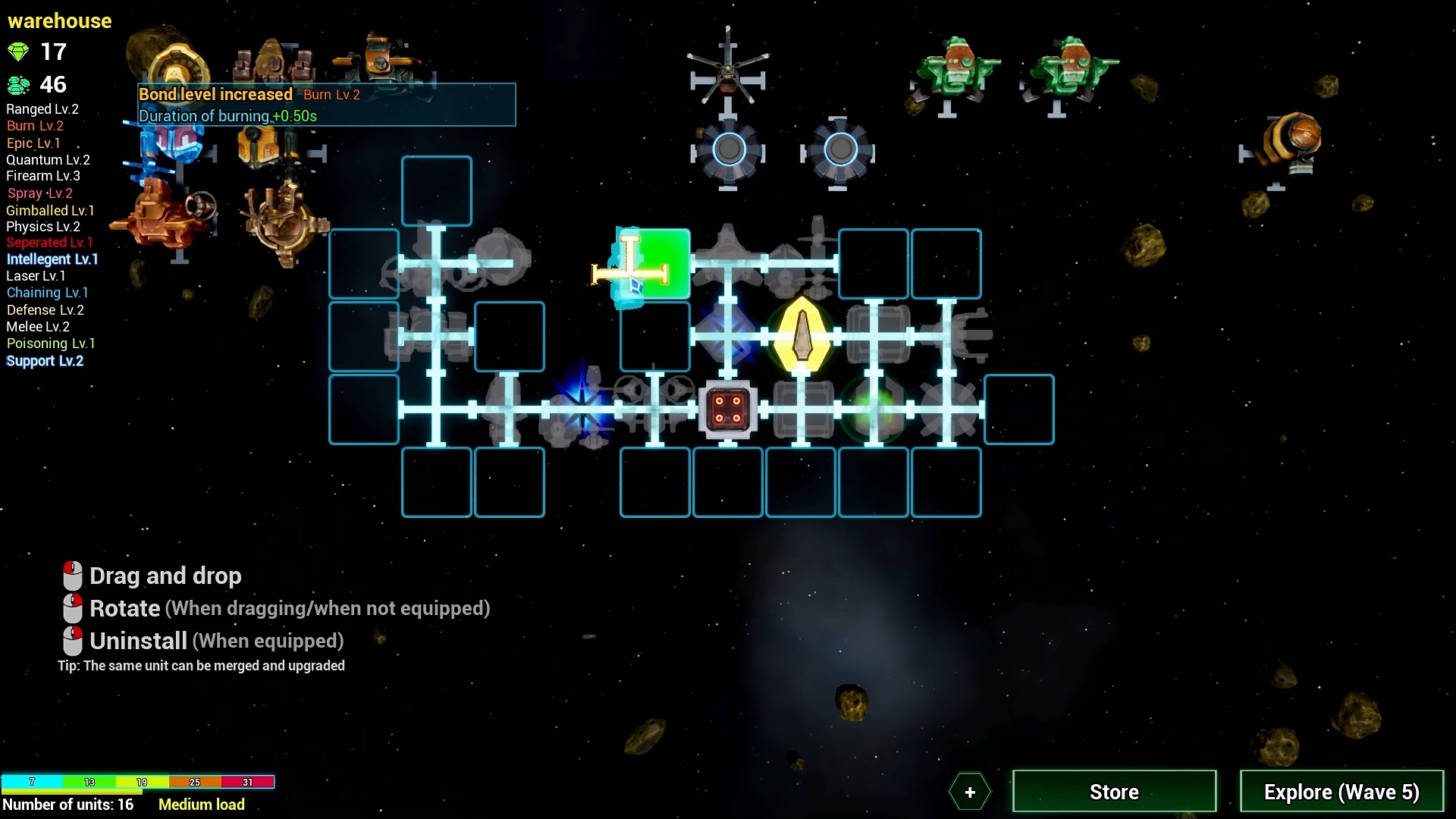Click Explore (Wave 5) to start next wave
1456x819 pixels.
1342,791
